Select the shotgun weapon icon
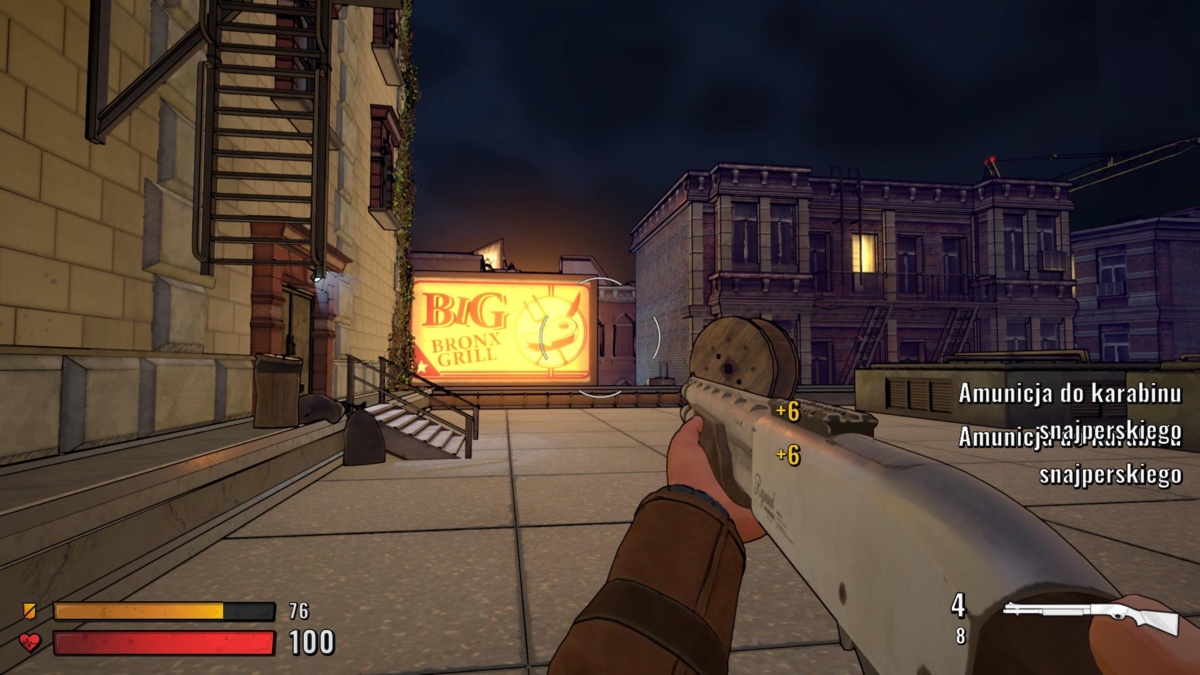1200x675 pixels. 1090,614
